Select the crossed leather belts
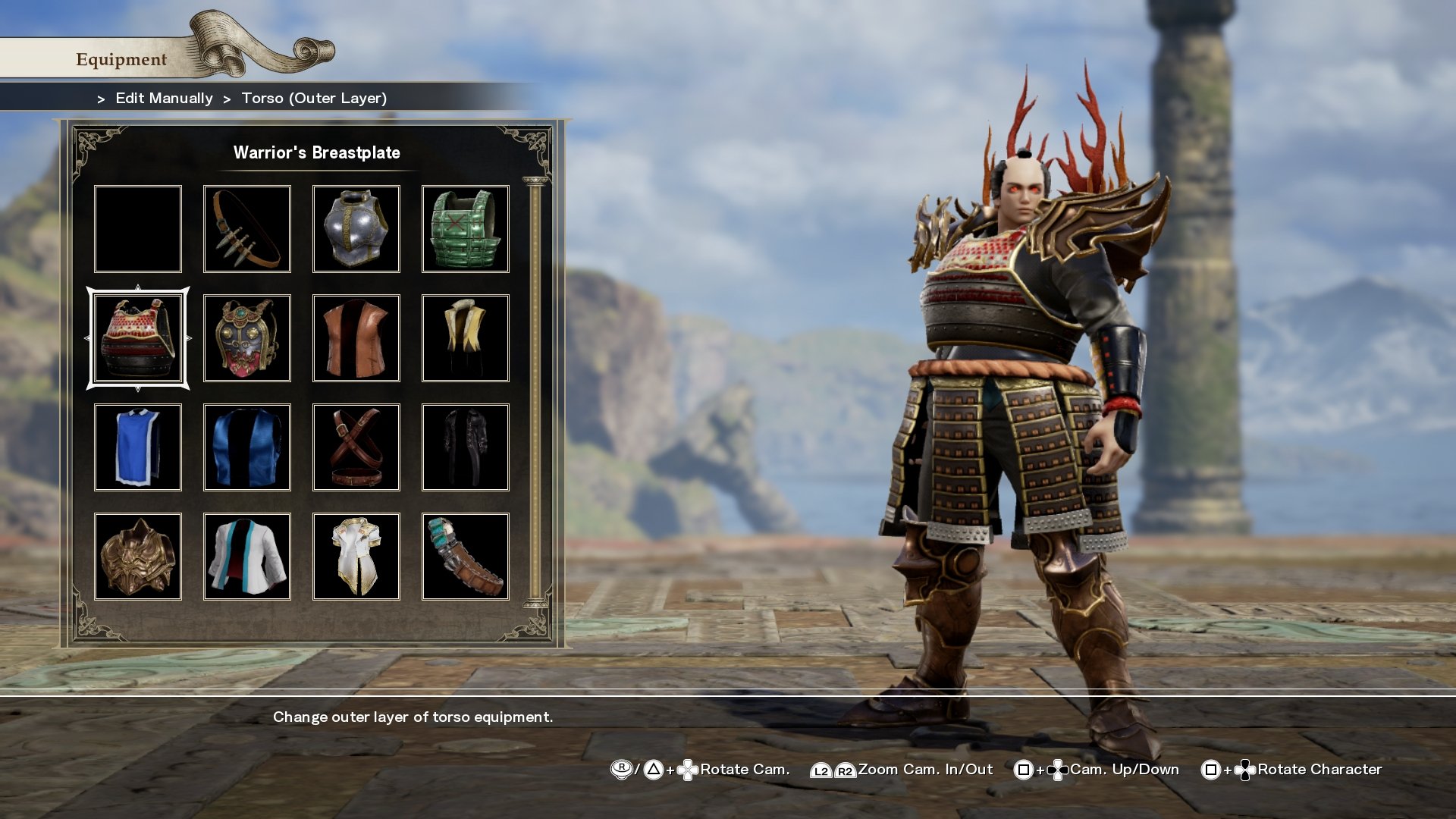Image resolution: width=1456 pixels, height=819 pixels. click(x=356, y=447)
